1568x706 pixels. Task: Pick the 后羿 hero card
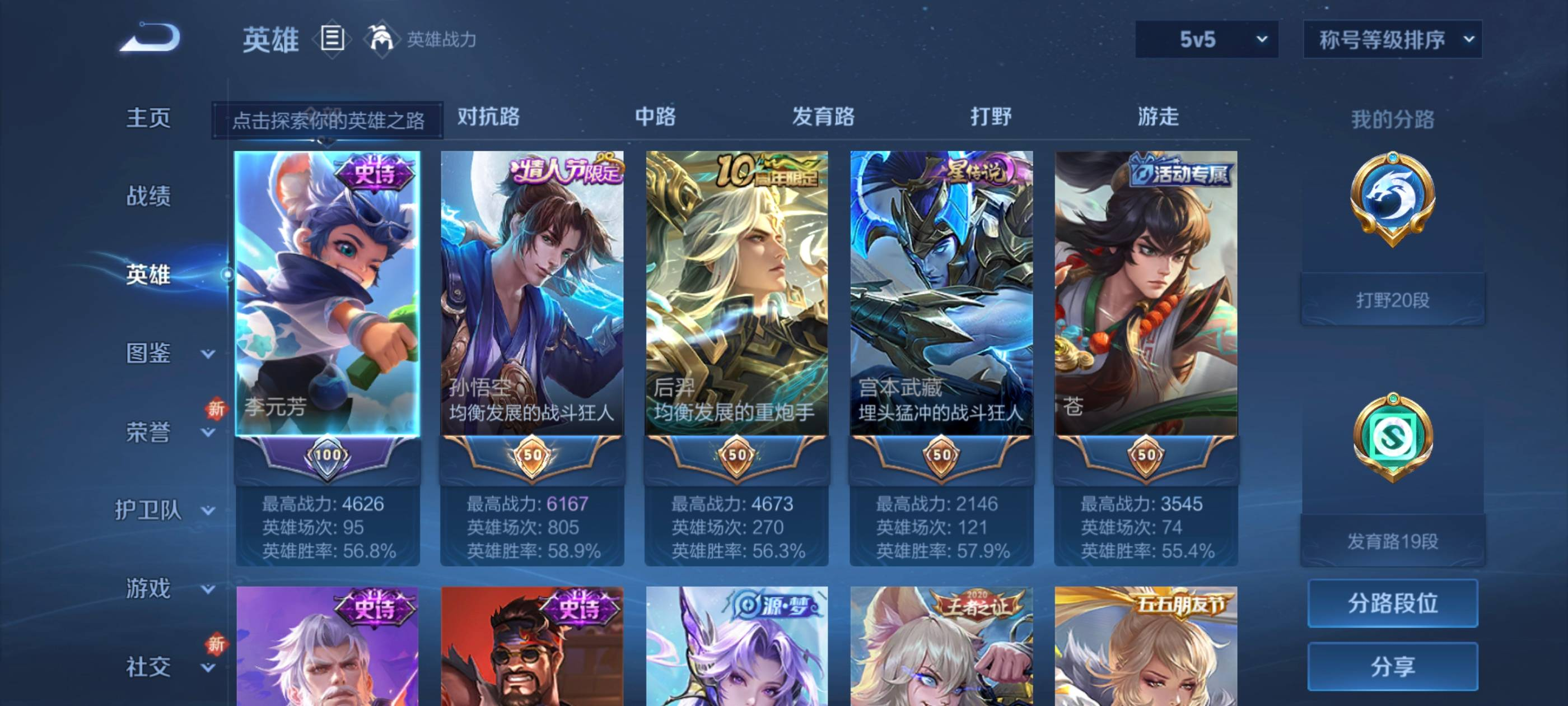[736, 292]
